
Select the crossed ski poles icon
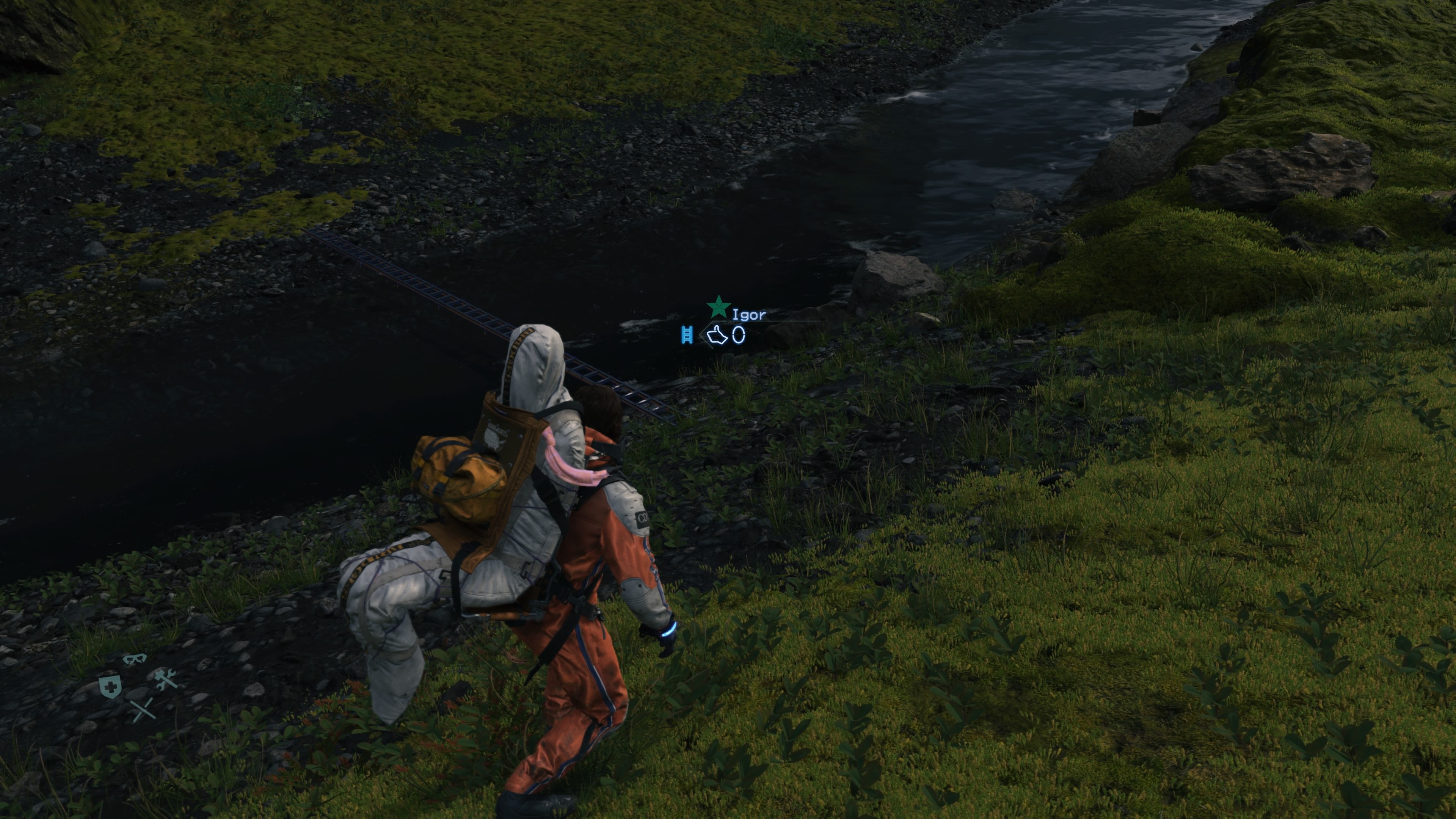tap(144, 709)
